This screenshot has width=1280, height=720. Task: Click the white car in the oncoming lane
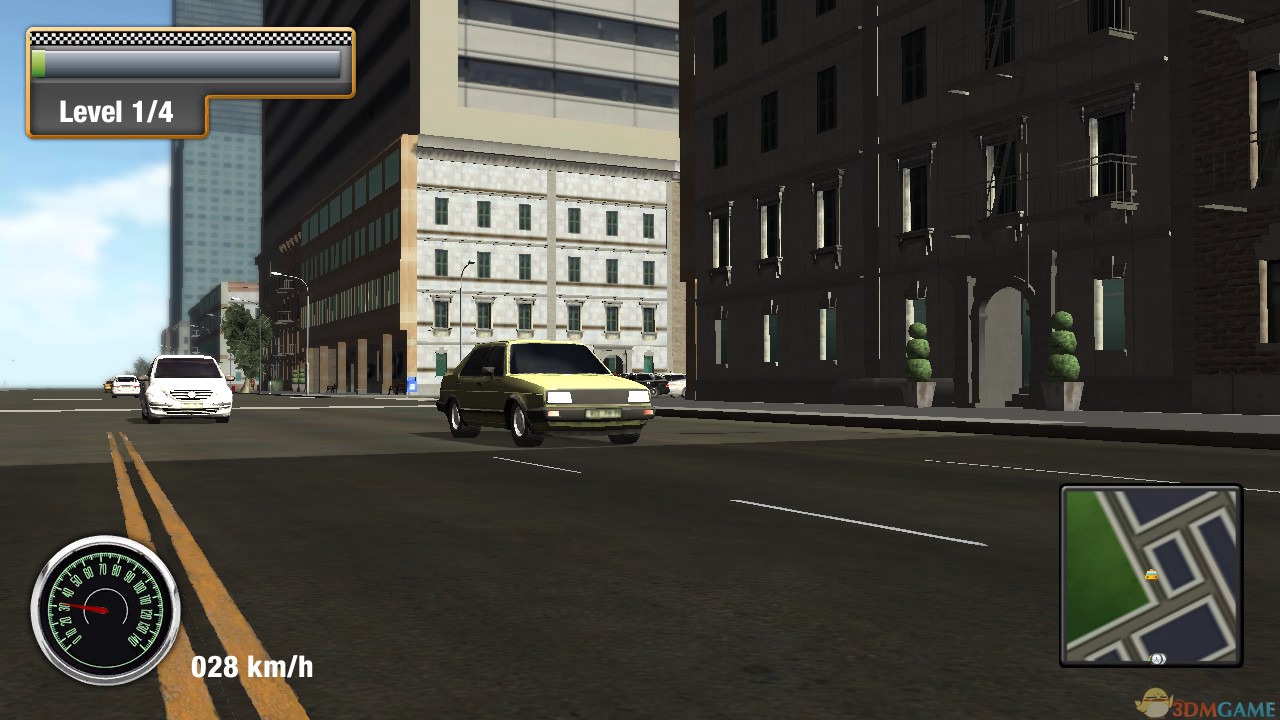(x=188, y=388)
